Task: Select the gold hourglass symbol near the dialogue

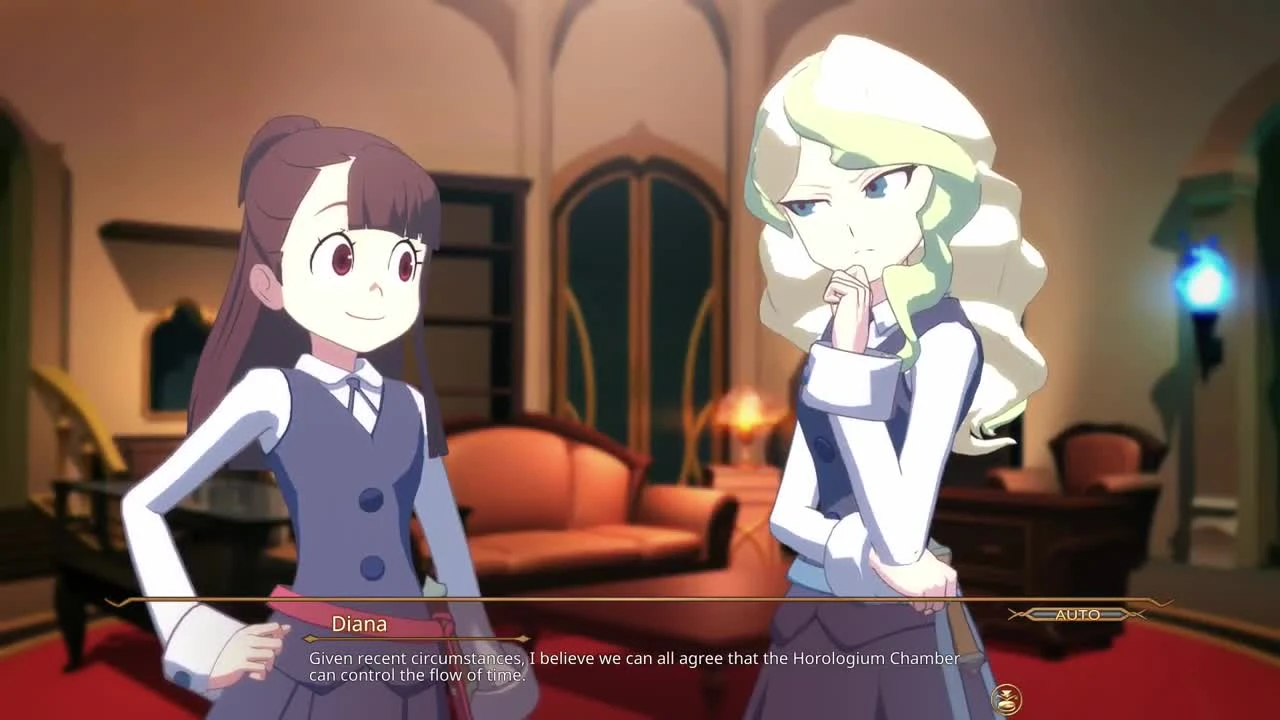Action: tap(1007, 697)
